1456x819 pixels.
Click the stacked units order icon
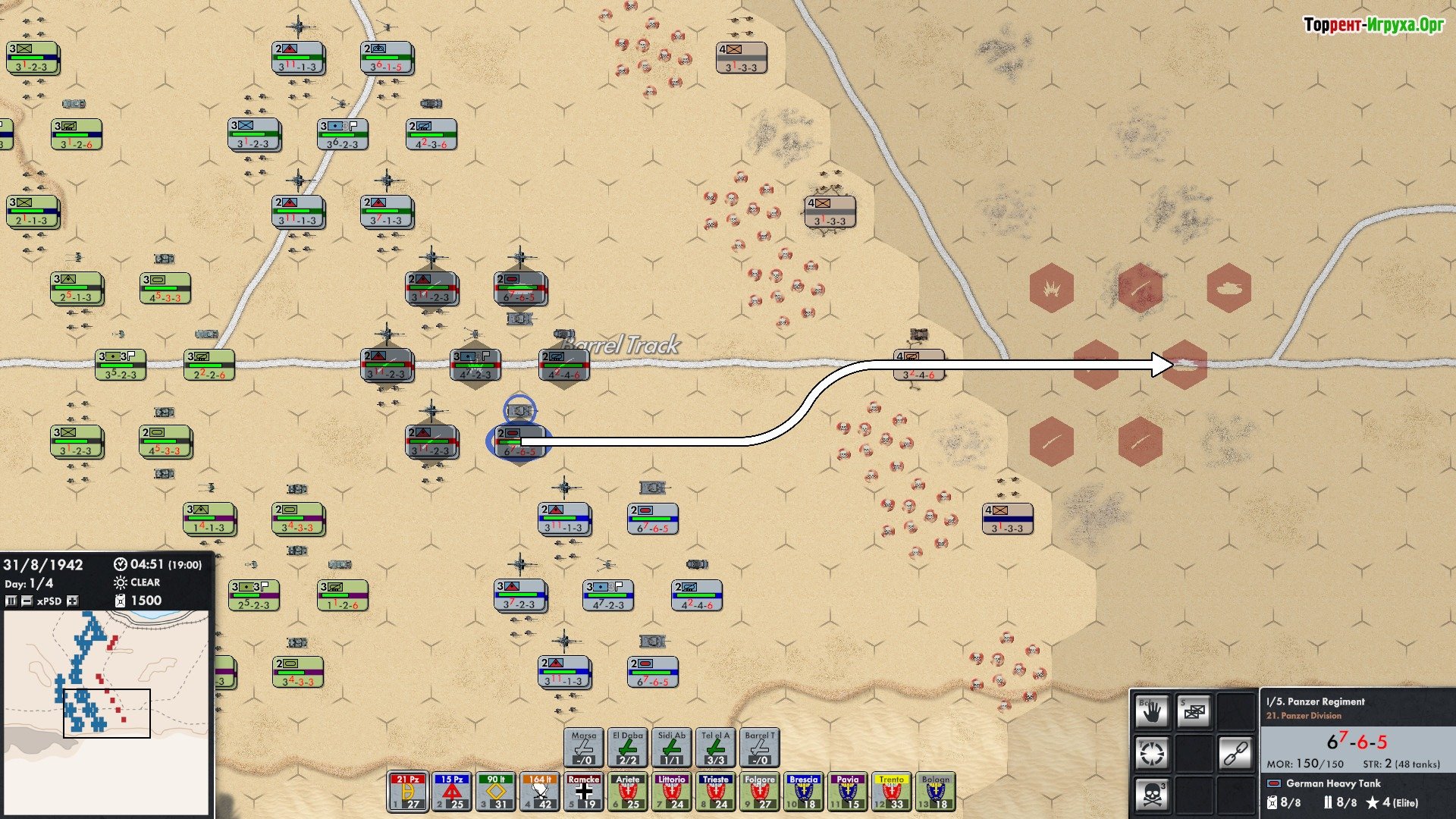point(1194,711)
